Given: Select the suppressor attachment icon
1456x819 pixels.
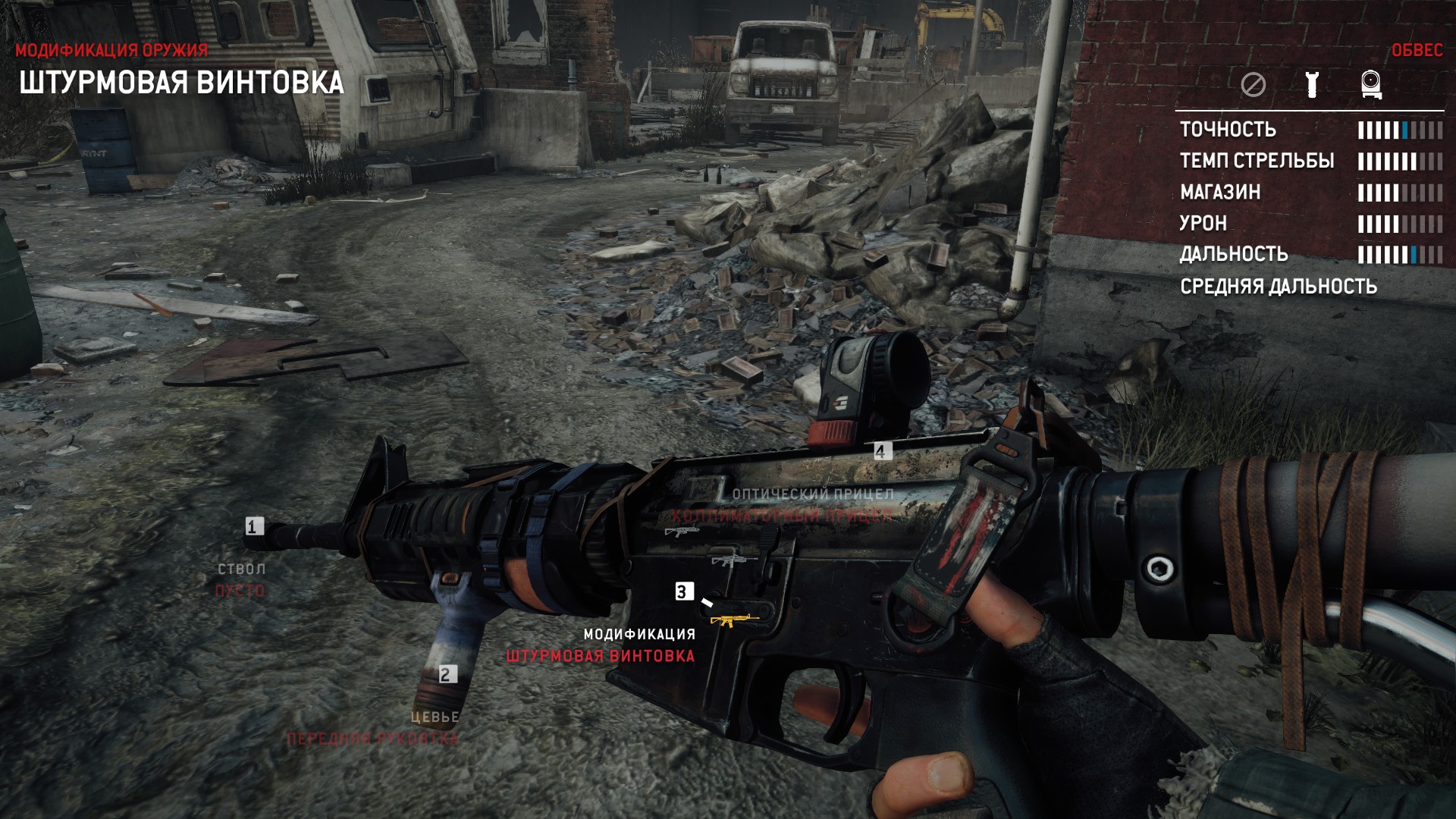Looking at the screenshot, I should pyautogui.click(x=1311, y=86).
